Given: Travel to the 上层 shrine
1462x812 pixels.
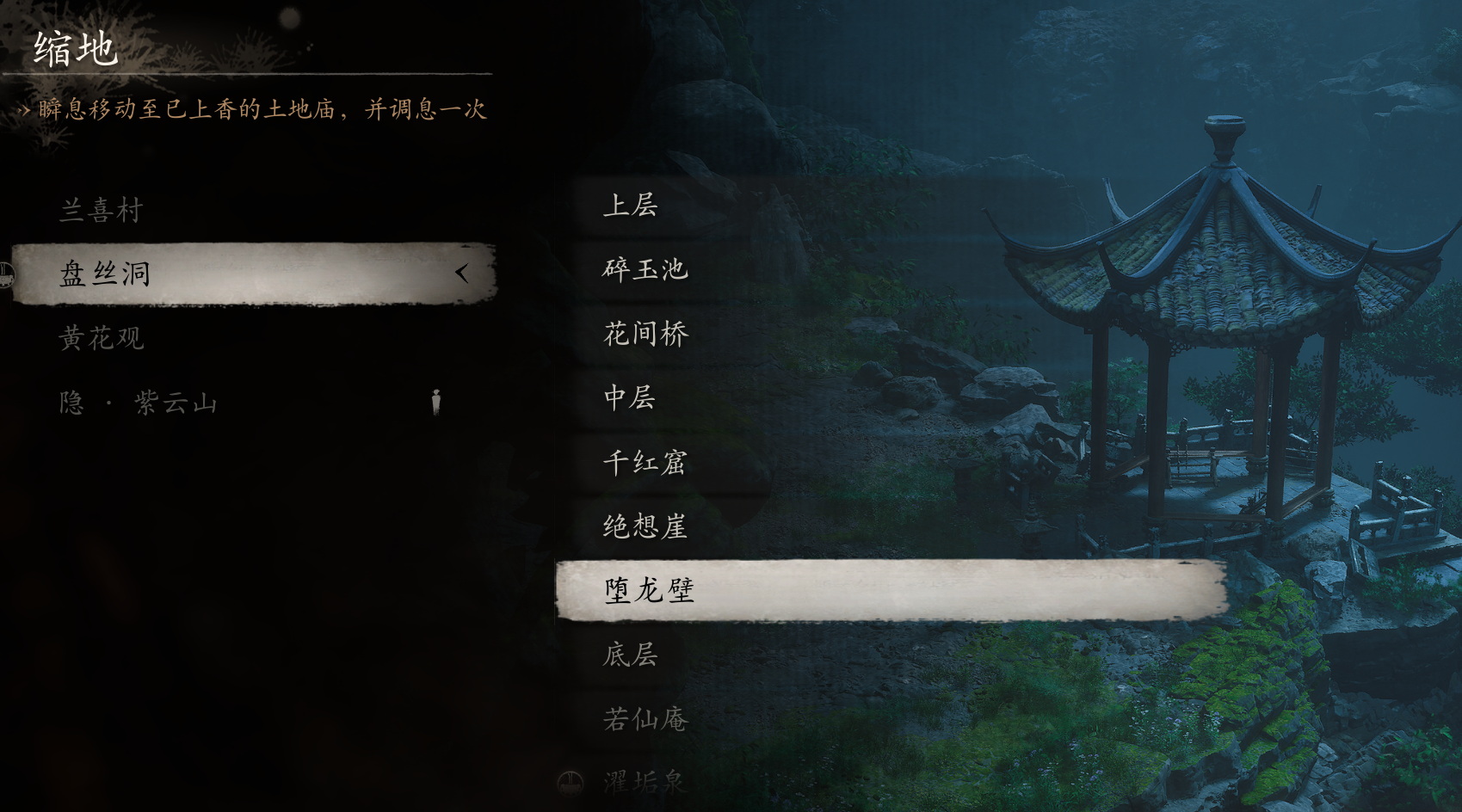Looking at the screenshot, I should [631, 205].
